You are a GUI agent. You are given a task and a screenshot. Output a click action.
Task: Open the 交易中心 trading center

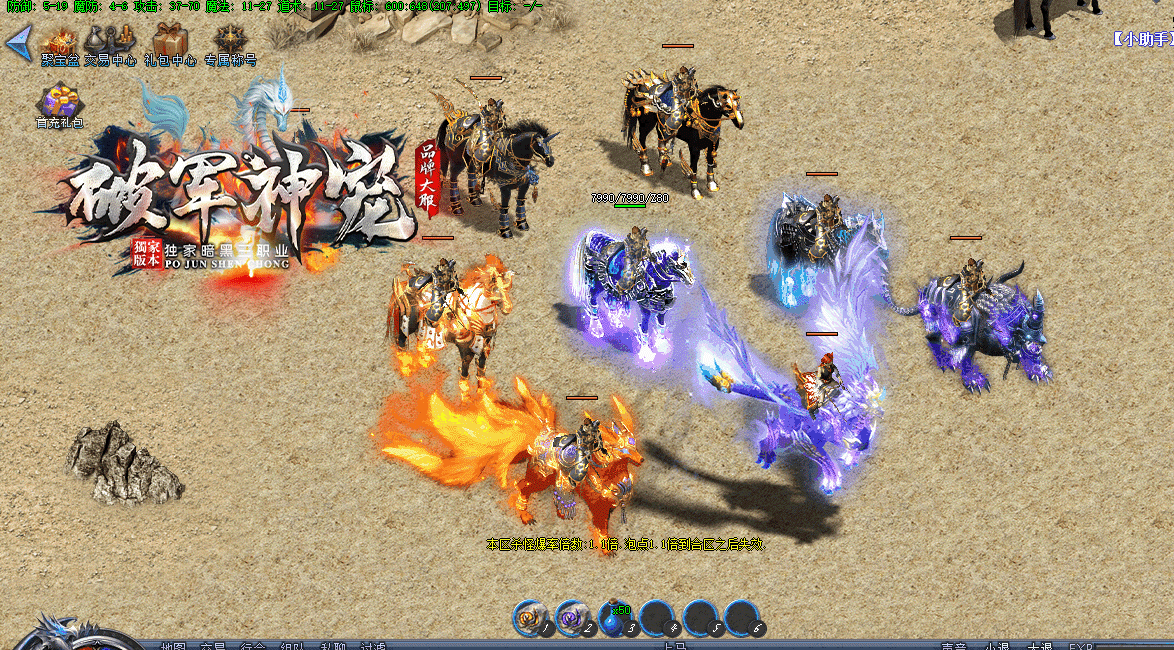tap(109, 42)
